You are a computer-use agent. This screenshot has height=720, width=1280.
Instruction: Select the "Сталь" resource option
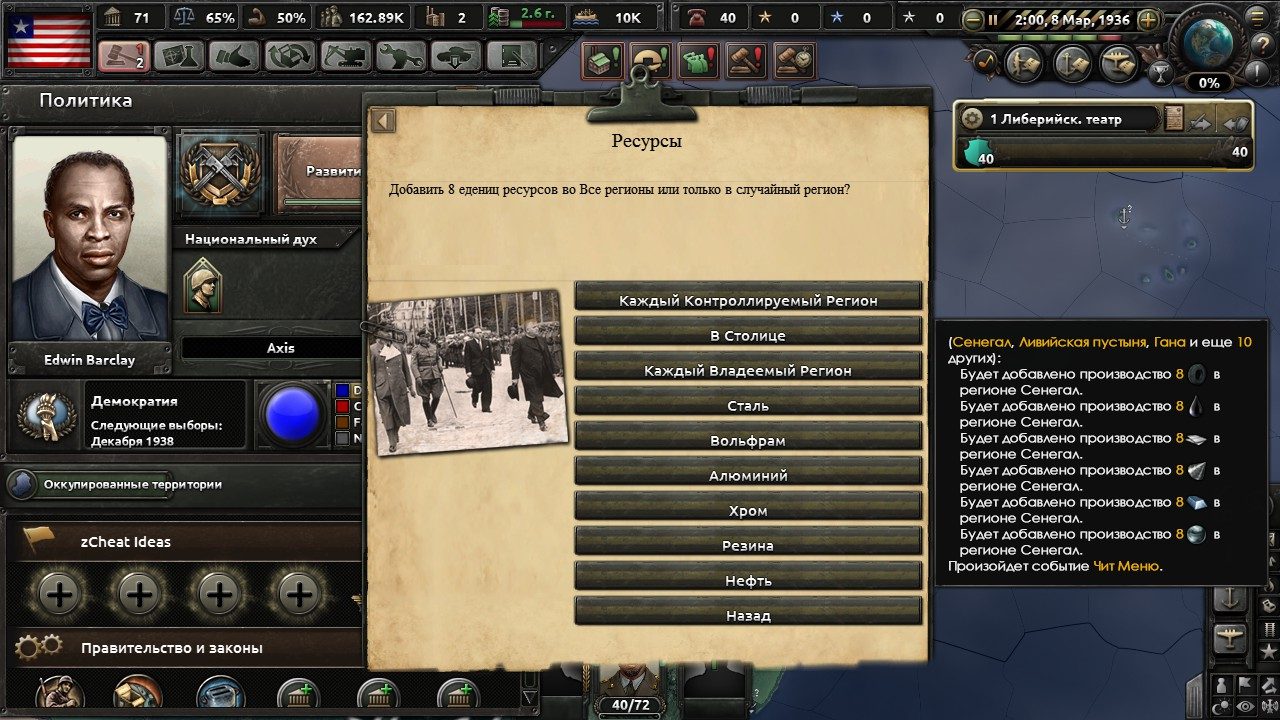(748, 405)
